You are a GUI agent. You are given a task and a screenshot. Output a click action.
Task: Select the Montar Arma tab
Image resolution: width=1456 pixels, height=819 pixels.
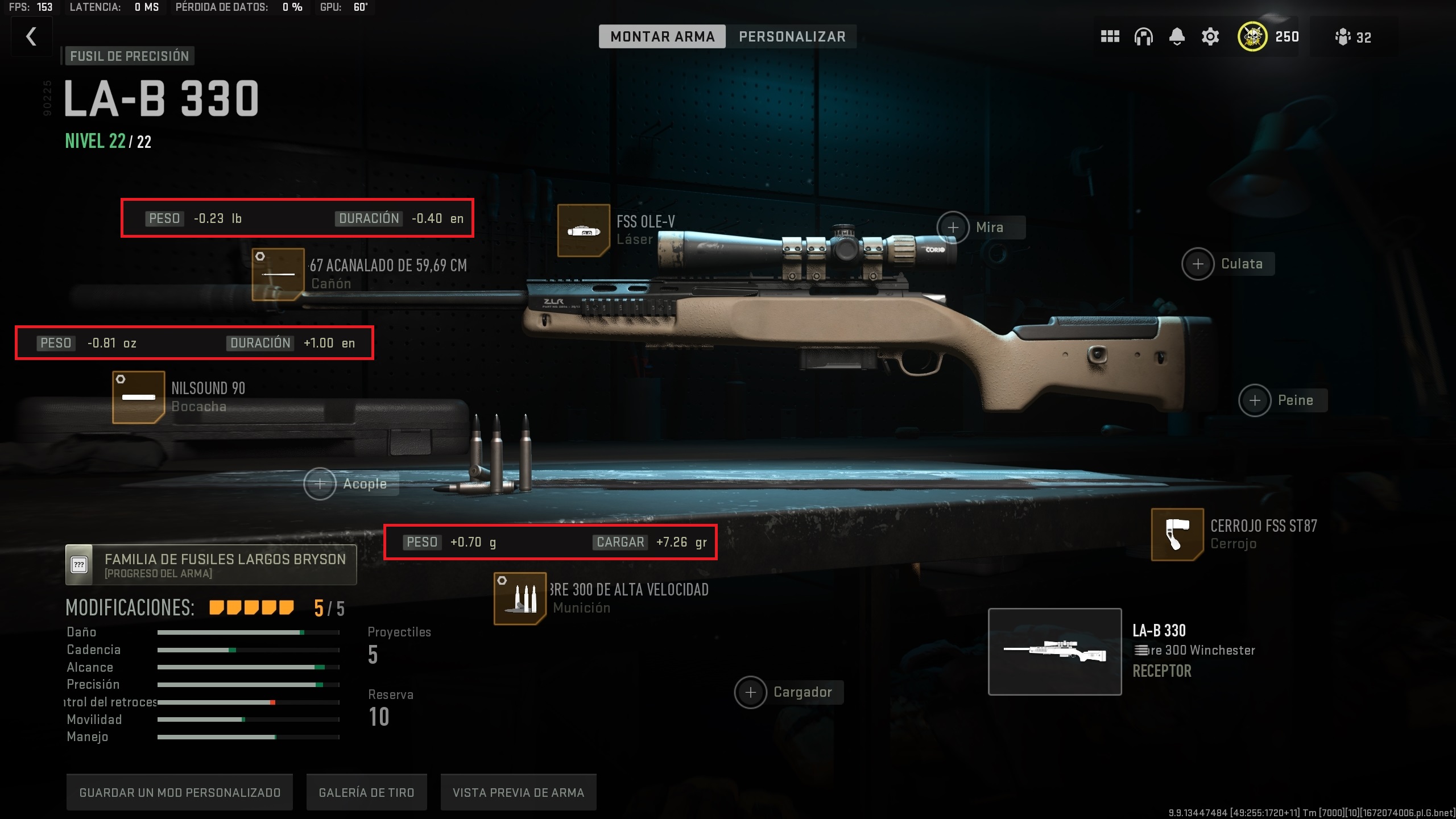[662, 37]
